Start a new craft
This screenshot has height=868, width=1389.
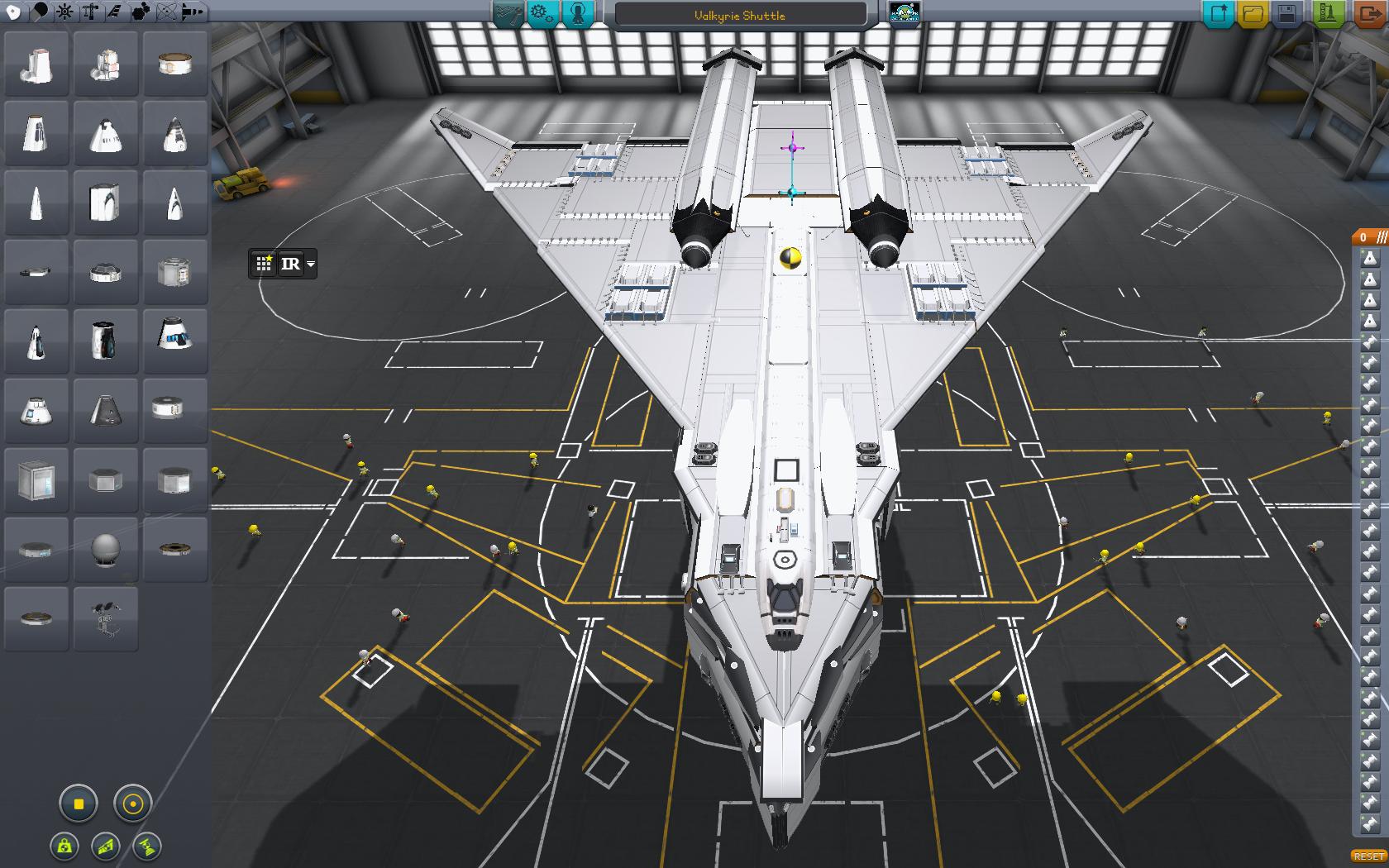point(1218,13)
